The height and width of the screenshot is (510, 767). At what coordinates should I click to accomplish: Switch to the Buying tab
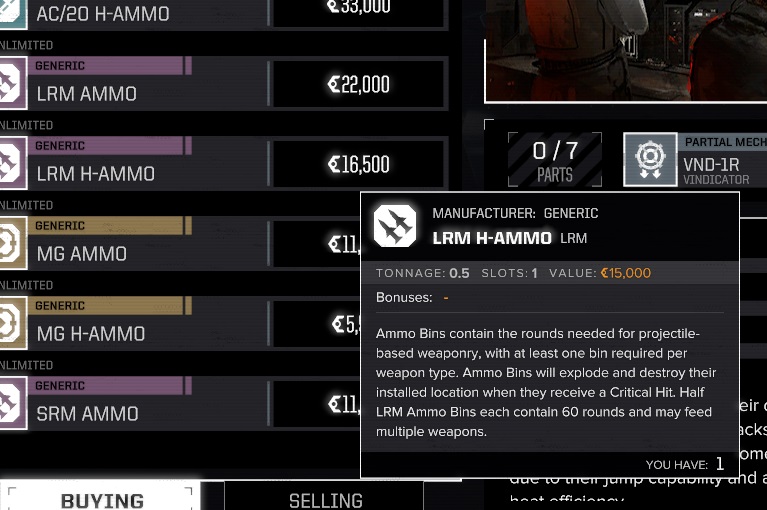pos(101,498)
